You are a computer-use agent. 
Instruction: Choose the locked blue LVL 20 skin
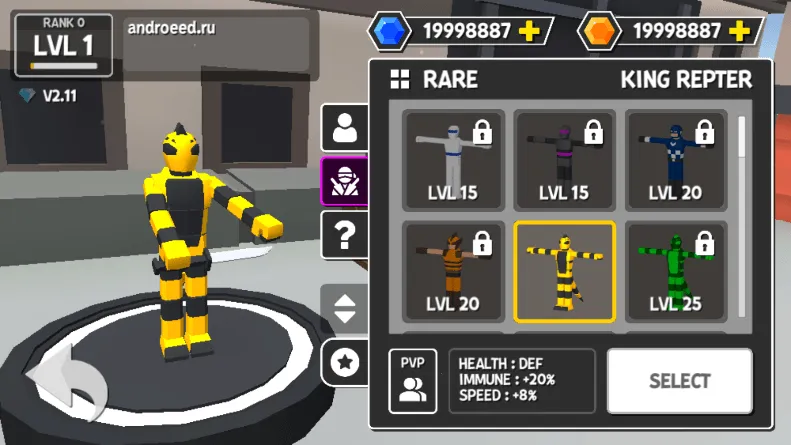point(675,160)
